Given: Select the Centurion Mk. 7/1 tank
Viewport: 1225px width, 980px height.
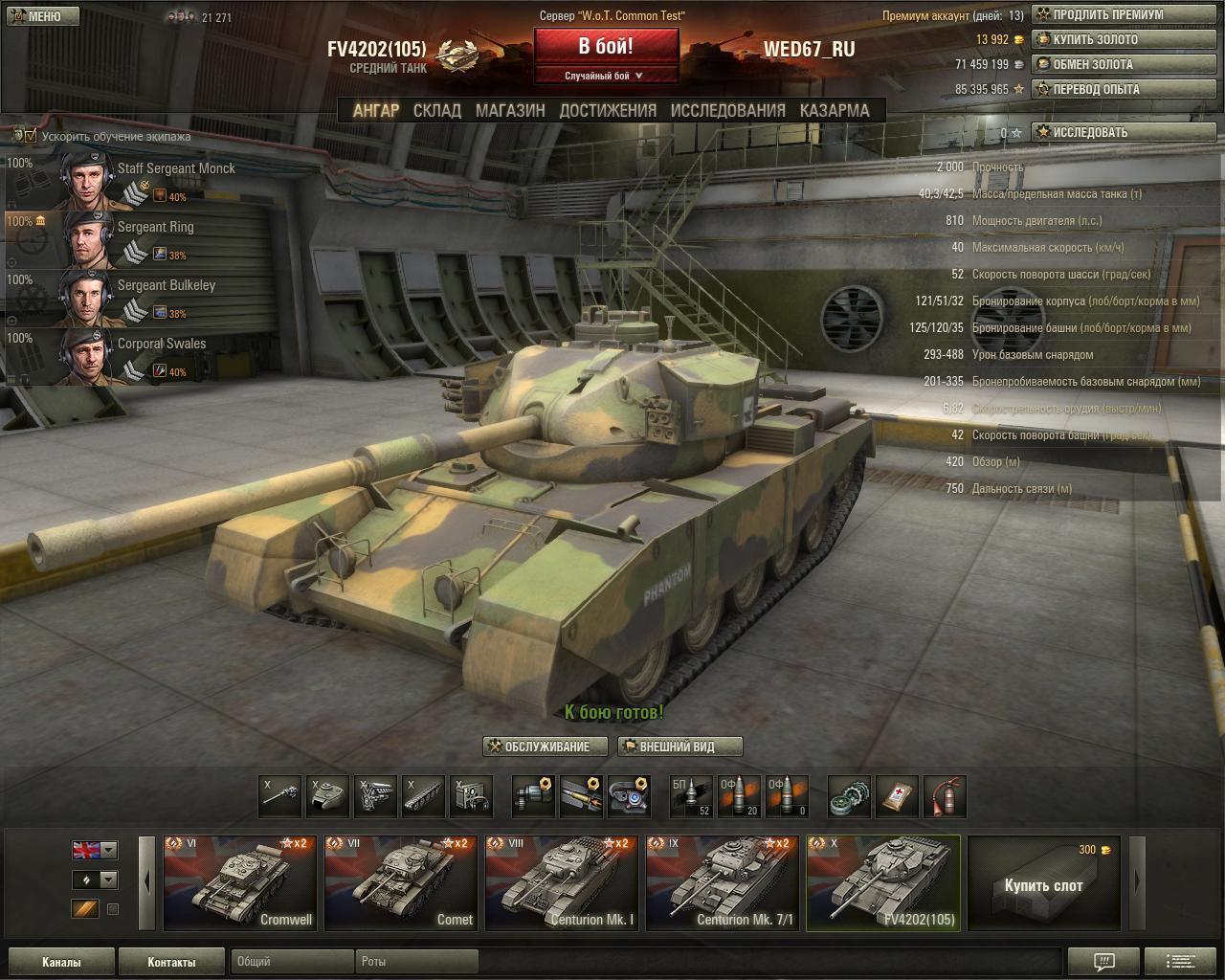Looking at the screenshot, I should [722, 882].
